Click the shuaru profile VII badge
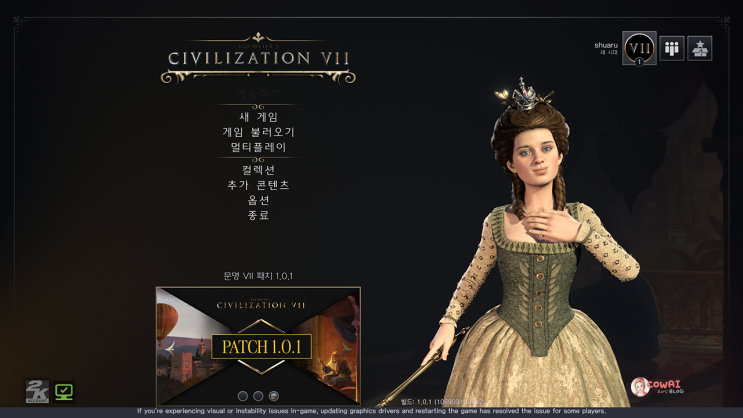The height and width of the screenshot is (418, 743). pos(639,48)
